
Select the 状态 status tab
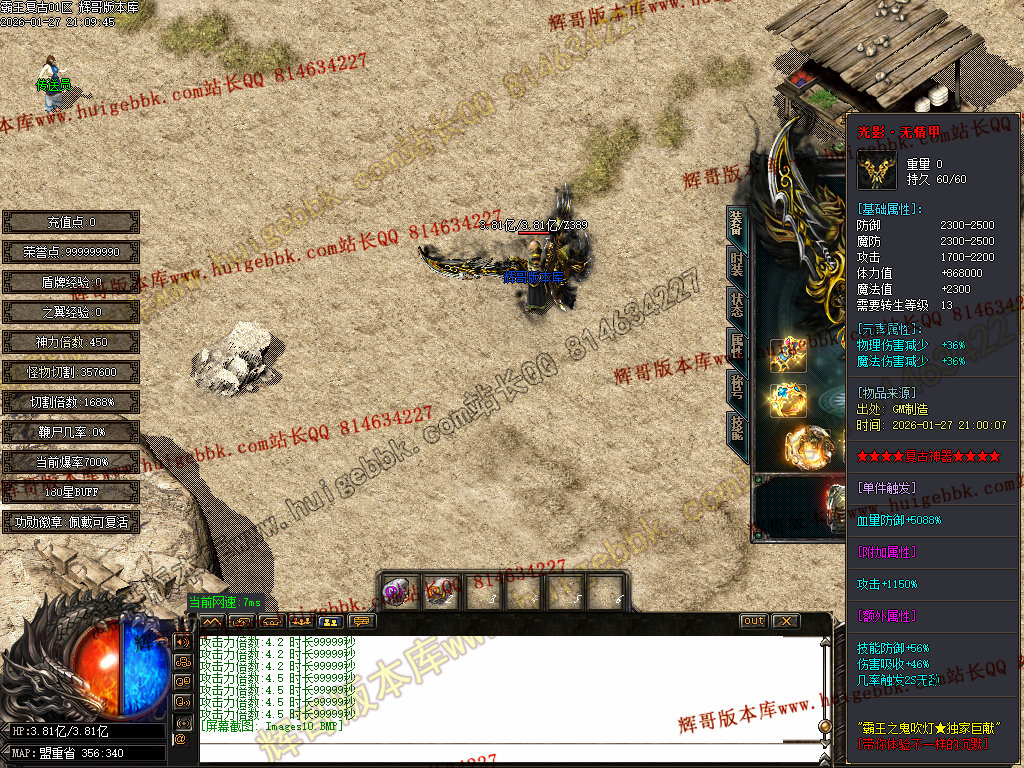tap(737, 306)
